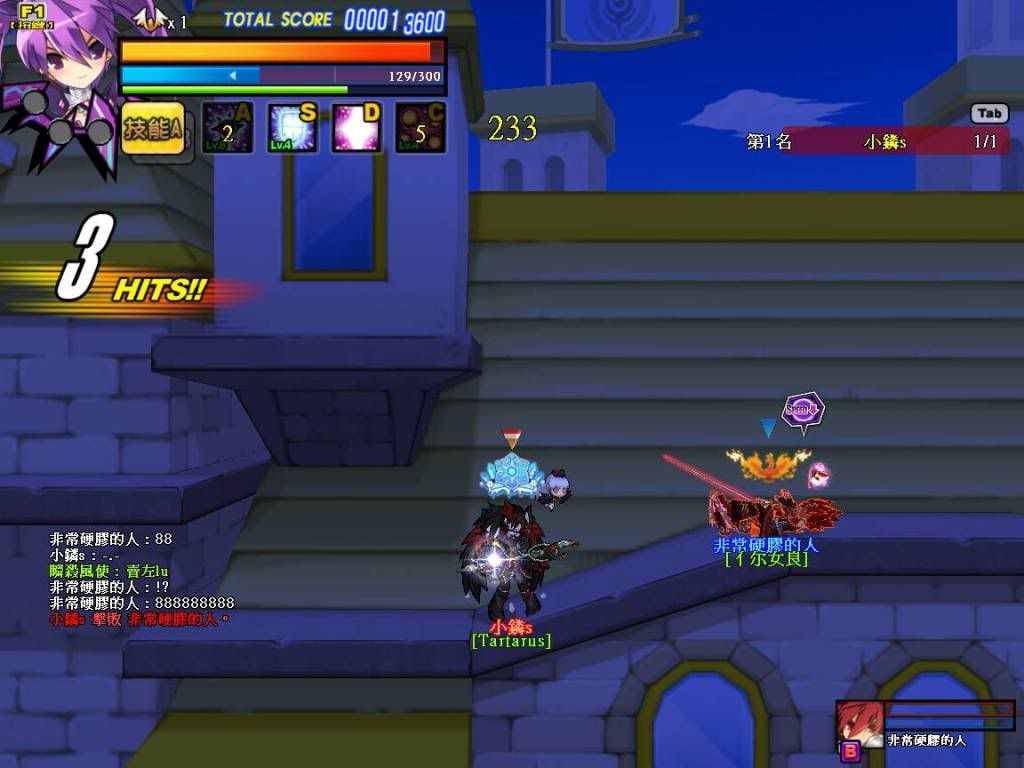Select the 小鱗s first-place ranking row

coord(875,142)
